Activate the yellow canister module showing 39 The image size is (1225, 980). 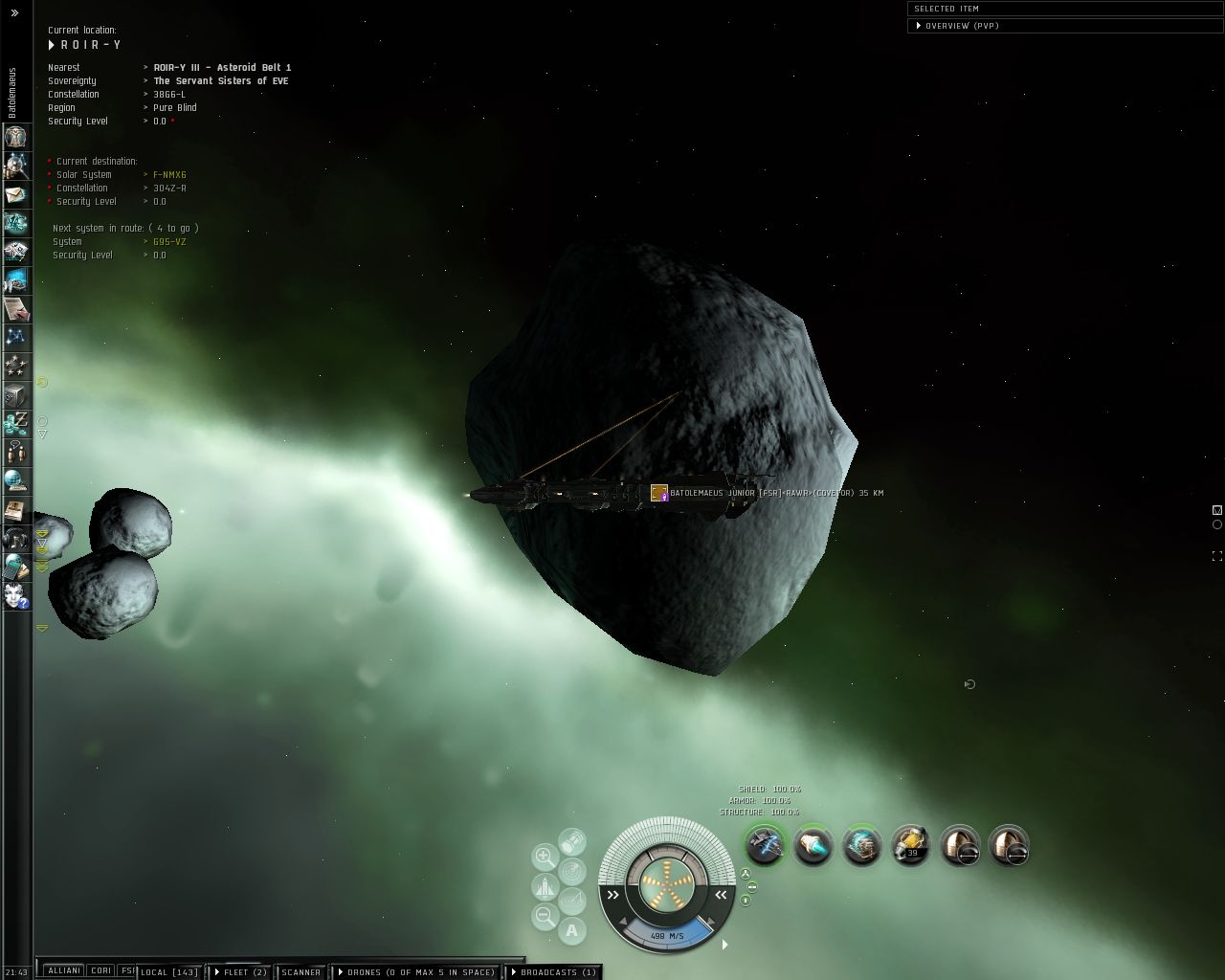(910, 846)
